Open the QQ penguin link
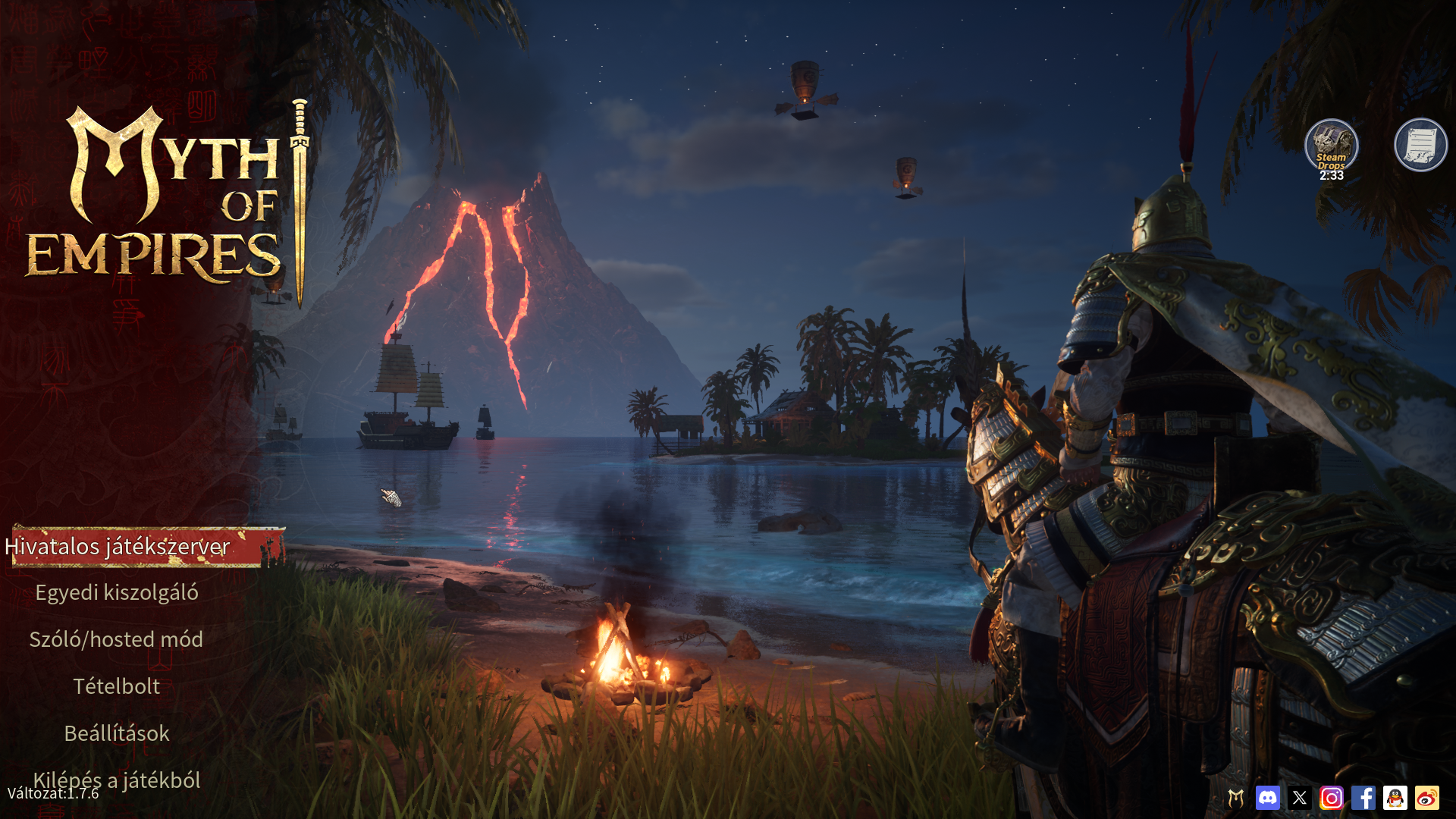1456x819 pixels. tap(1395, 798)
